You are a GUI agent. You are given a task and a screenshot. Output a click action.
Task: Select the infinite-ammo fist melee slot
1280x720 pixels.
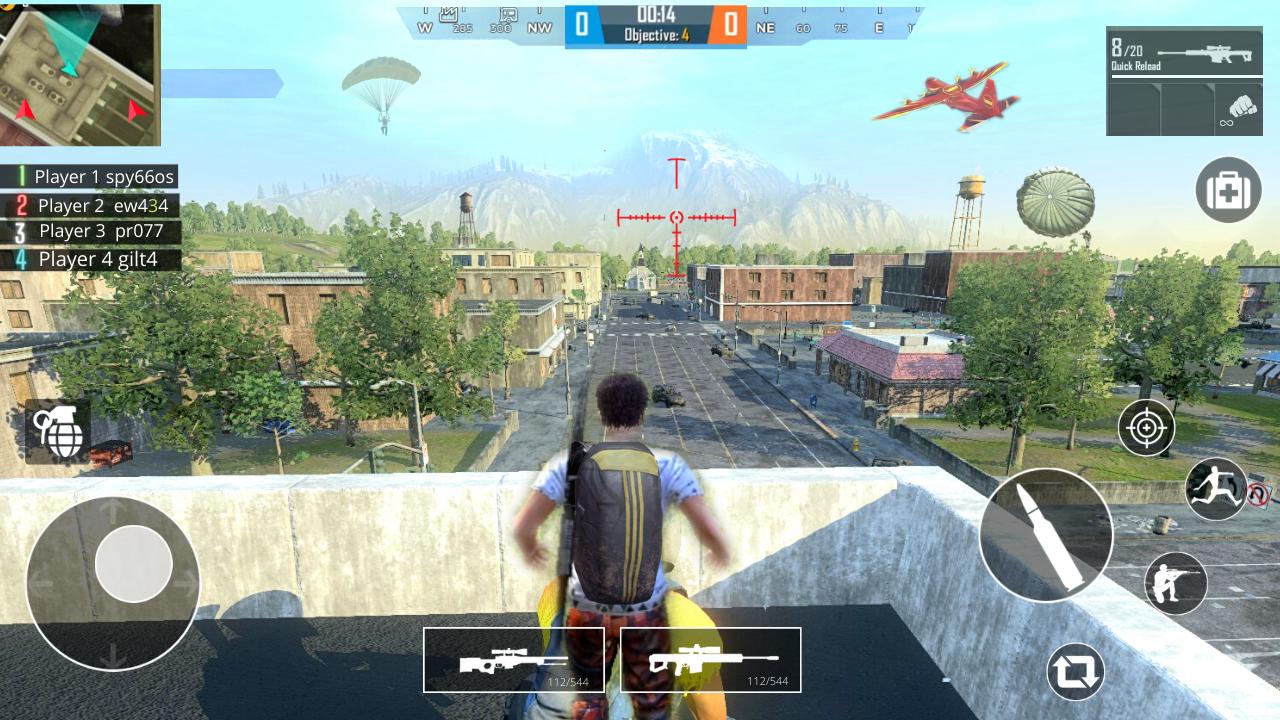tap(1240, 108)
